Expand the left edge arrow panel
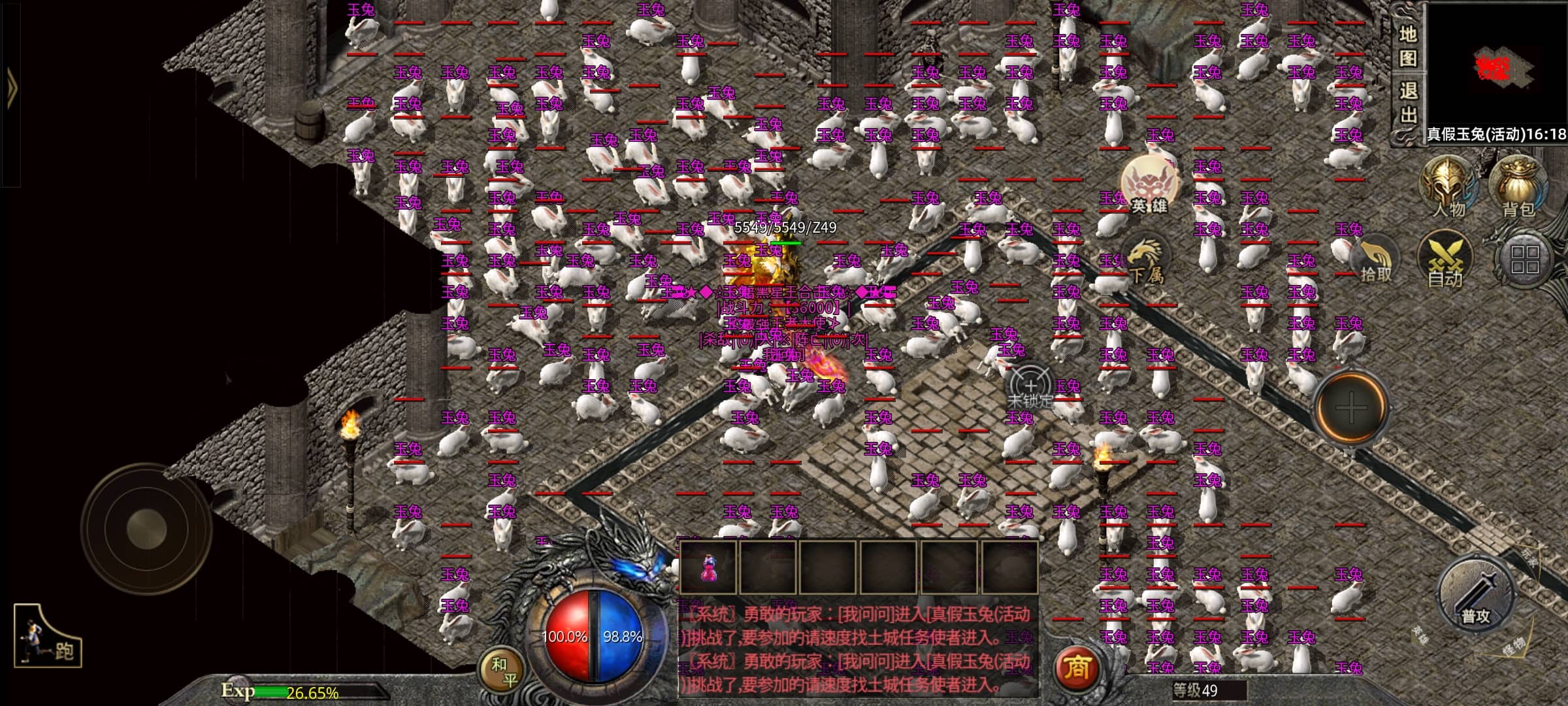 [11, 88]
